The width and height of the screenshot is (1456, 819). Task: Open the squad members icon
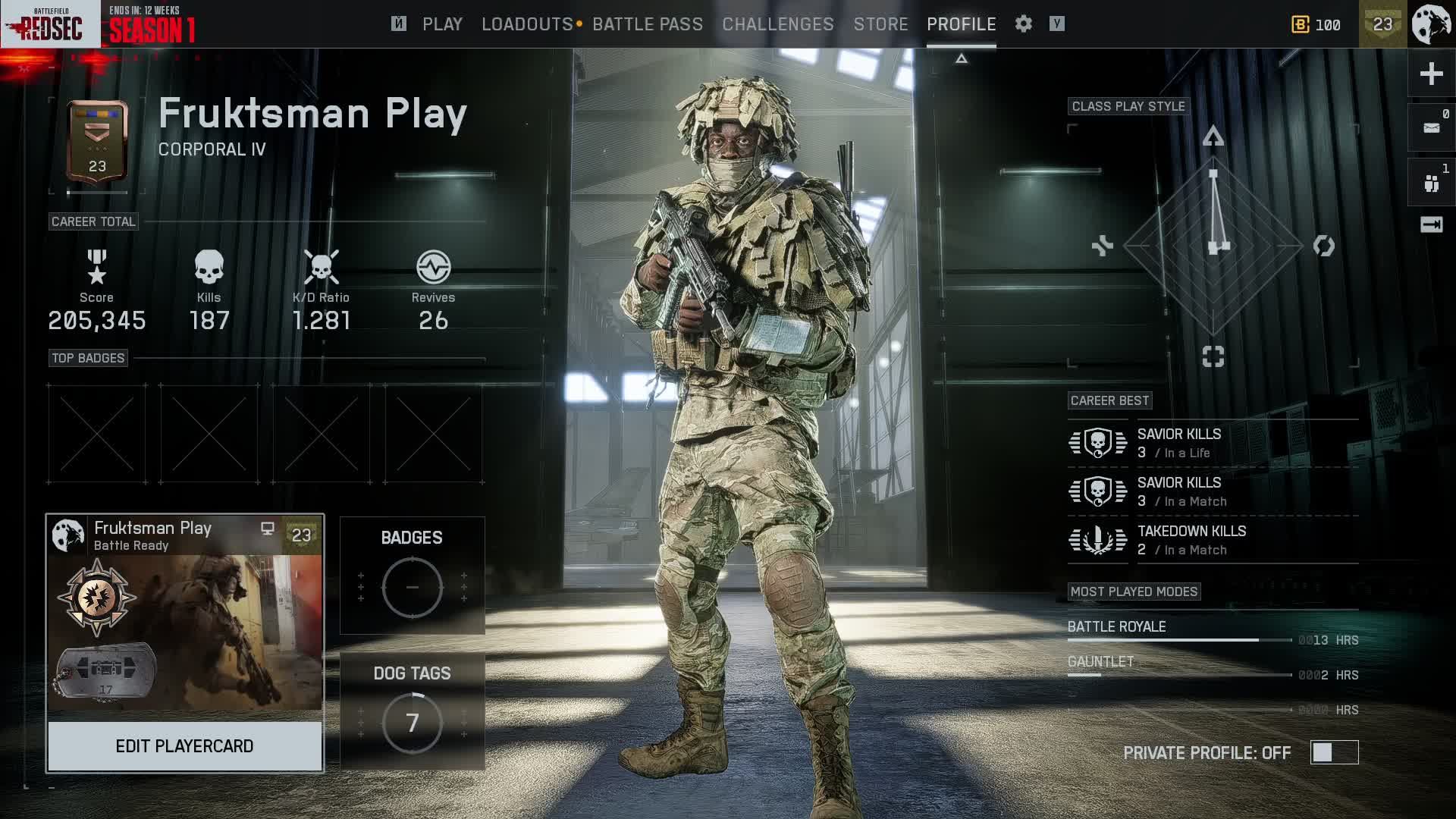click(1431, 183)
